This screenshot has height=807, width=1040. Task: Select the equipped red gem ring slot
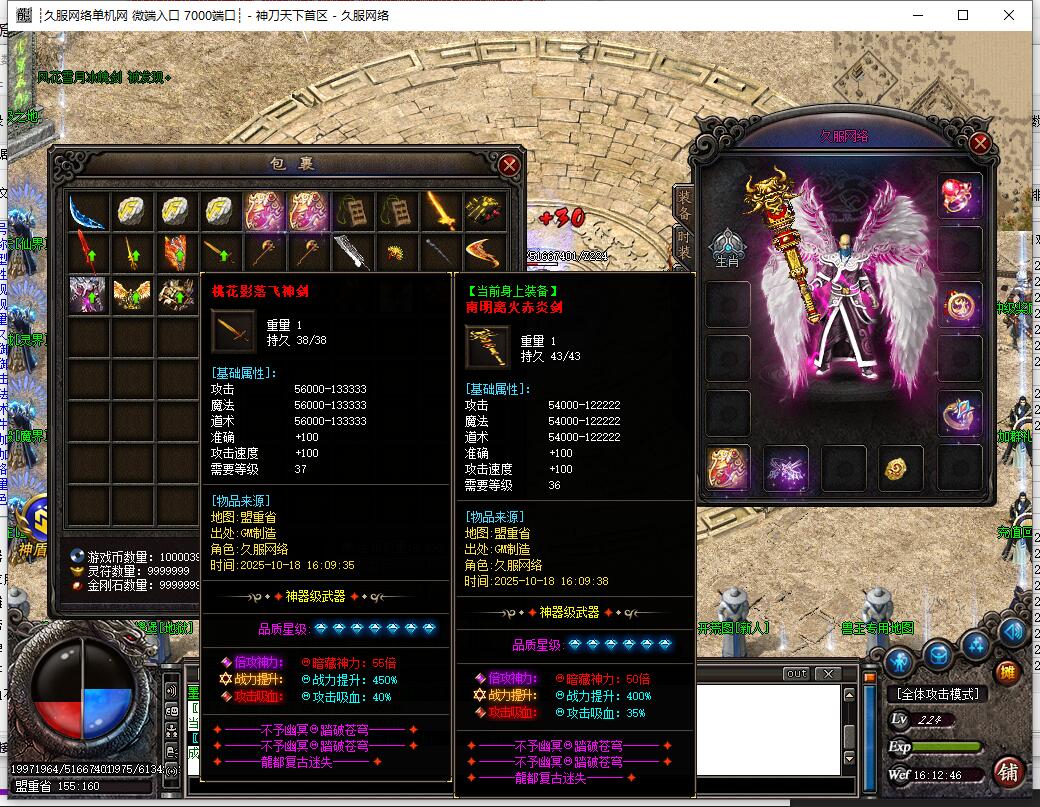pyautogui.click(x=959, y=195)
